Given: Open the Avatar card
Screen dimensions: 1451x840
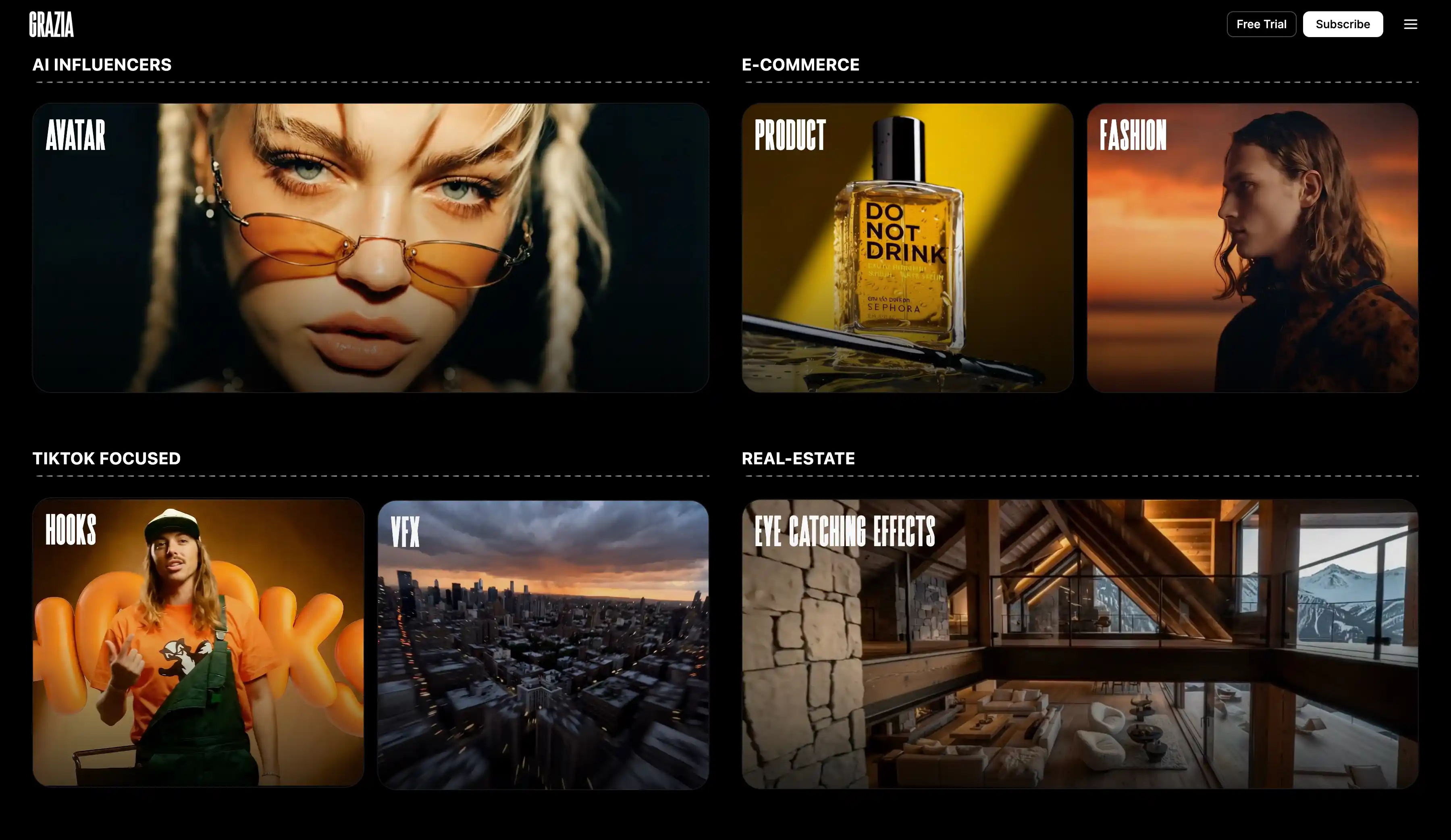Looking at the screenshot, I should [x=370, y=247].
